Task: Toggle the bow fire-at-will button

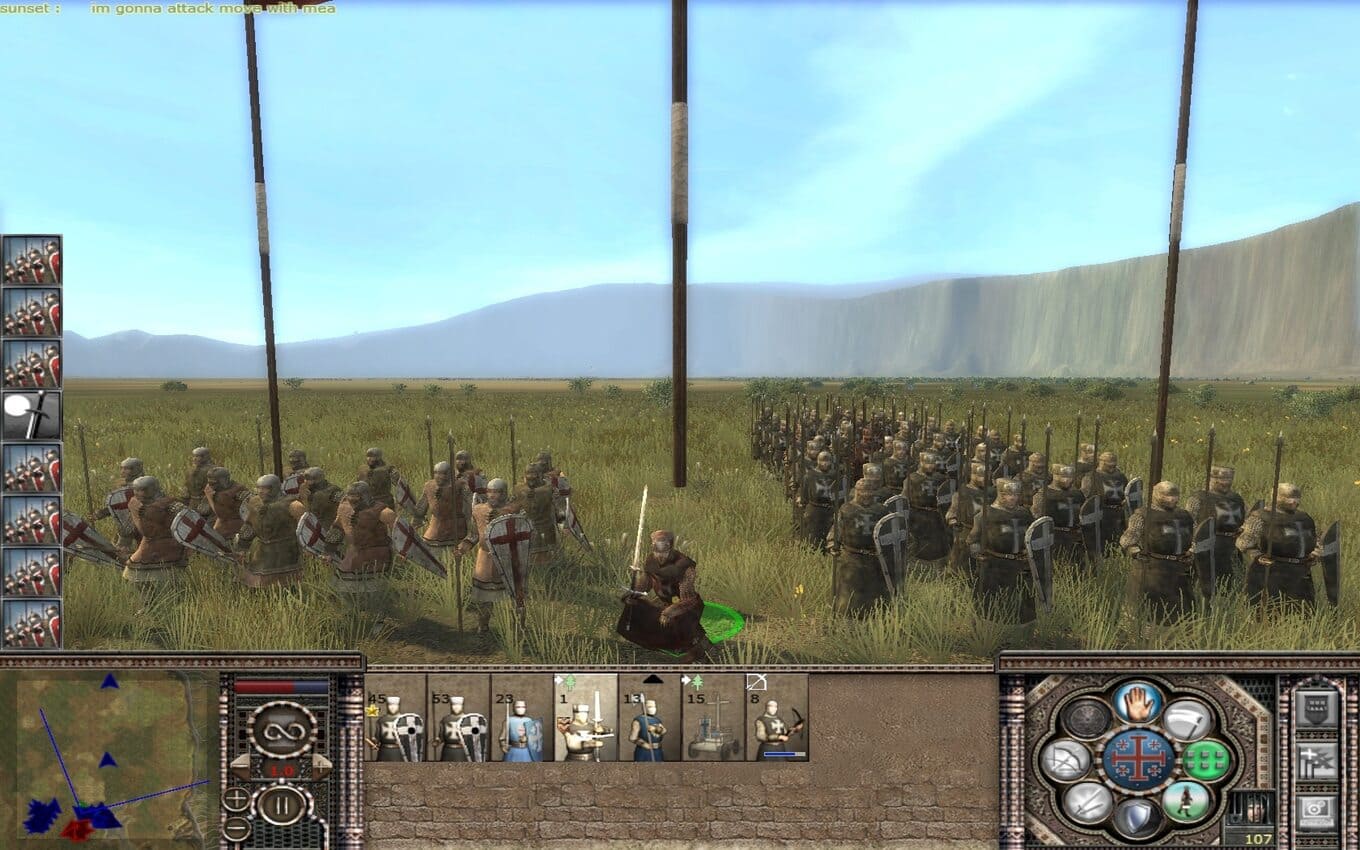Action: click(x=1066, y=760)
